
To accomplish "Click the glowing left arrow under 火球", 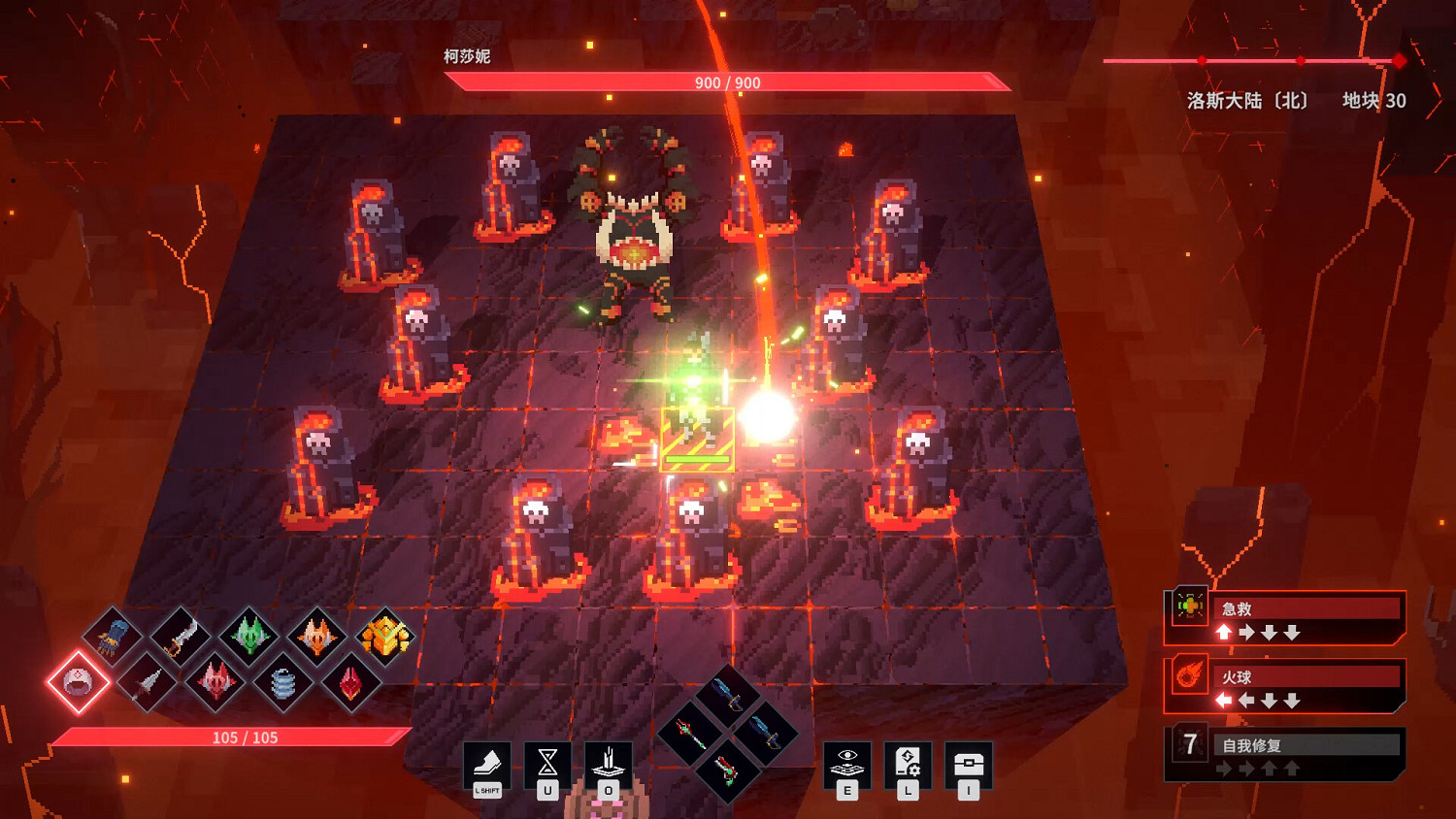I will click(x=1223, y=699).
